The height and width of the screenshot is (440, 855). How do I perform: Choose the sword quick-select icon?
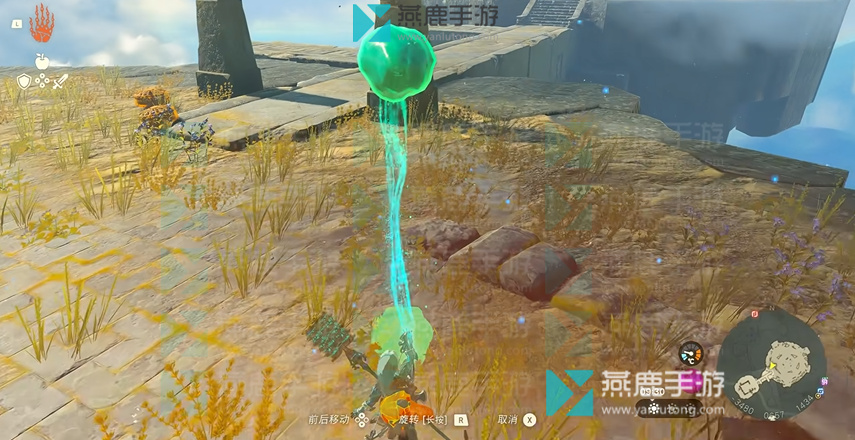point(60,81)
